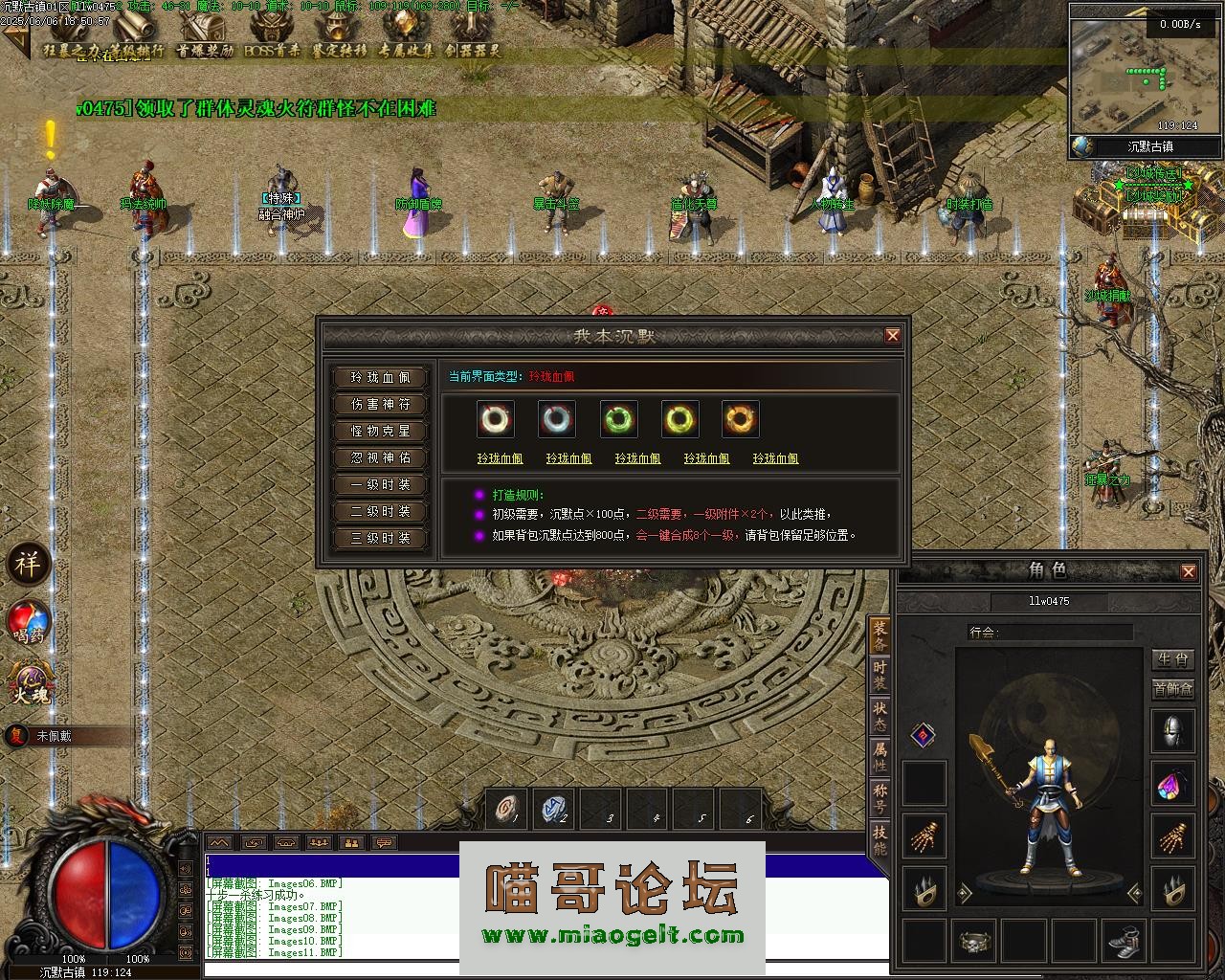Select the 三级时装 category
Screen dimensions: 1225x980
pos(381,539)
